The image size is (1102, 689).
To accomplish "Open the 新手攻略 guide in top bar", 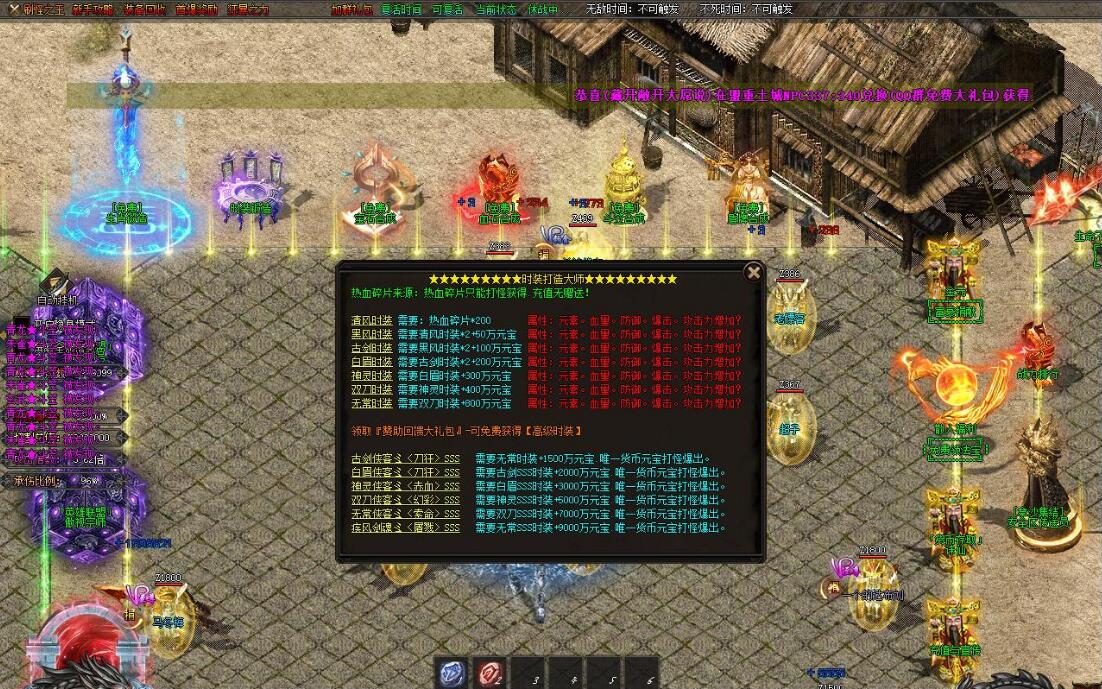I will (93, 9).
